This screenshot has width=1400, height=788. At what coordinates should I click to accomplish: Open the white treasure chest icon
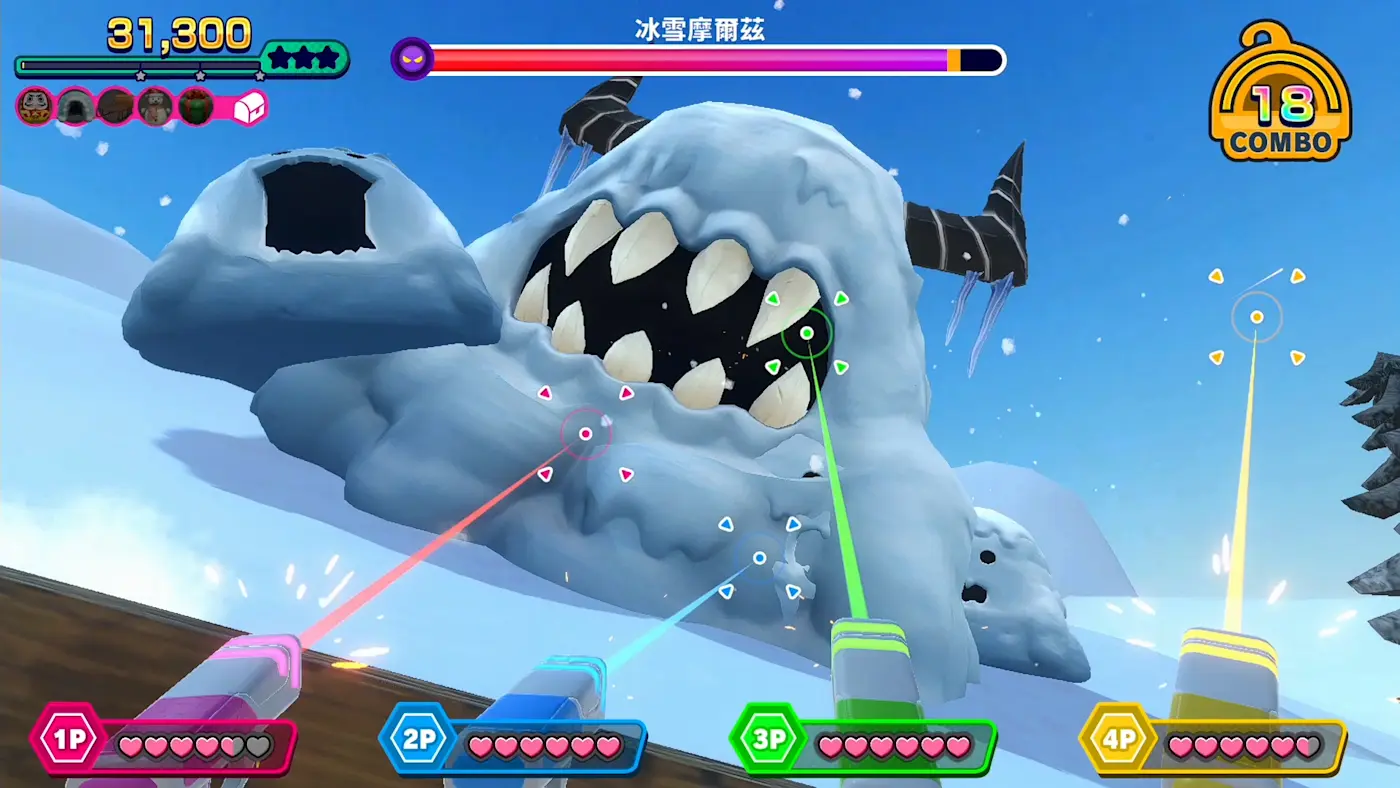click(249, 108)
